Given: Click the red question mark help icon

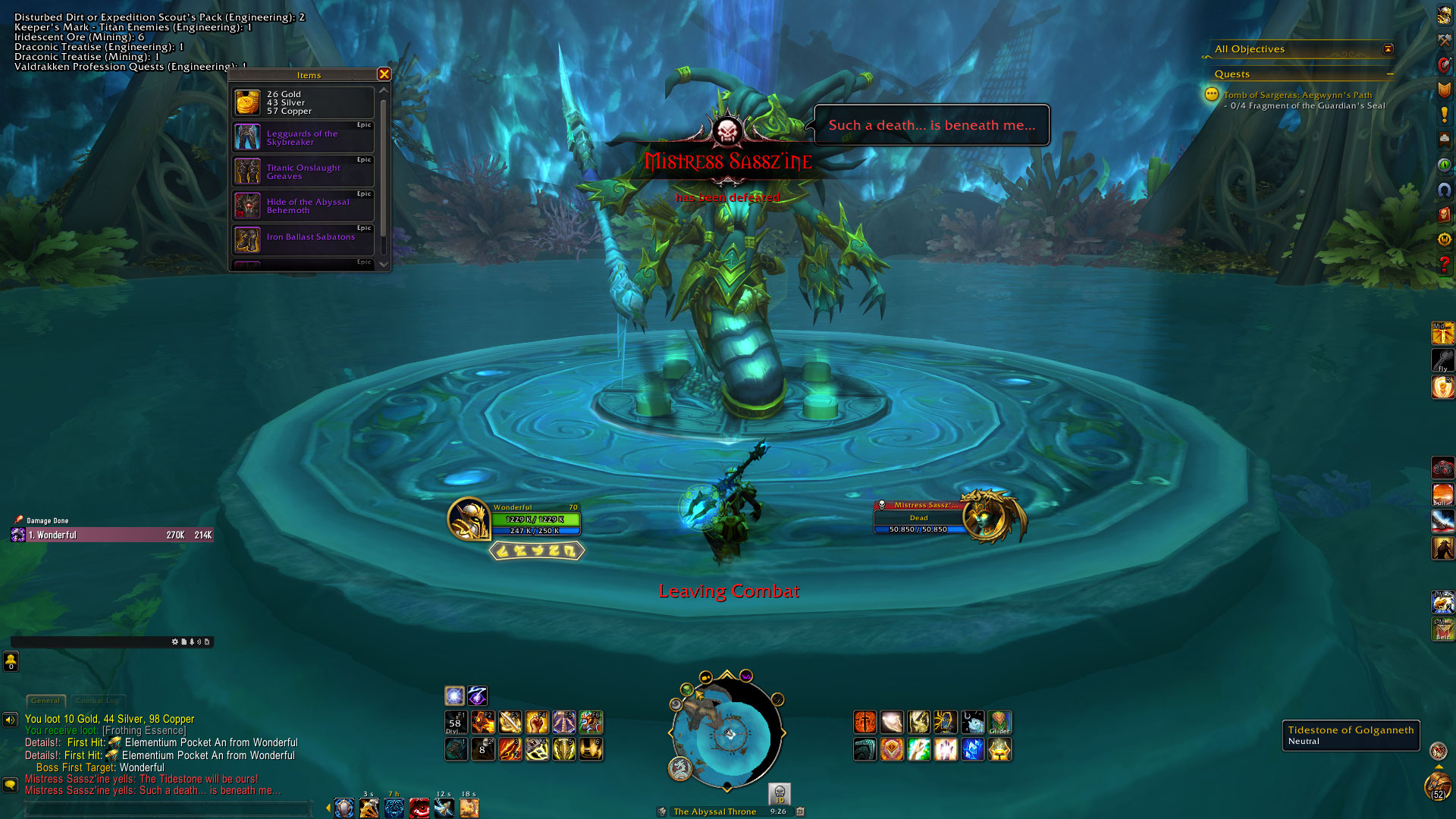Looking at the screenshot, I should (1444, 264).
